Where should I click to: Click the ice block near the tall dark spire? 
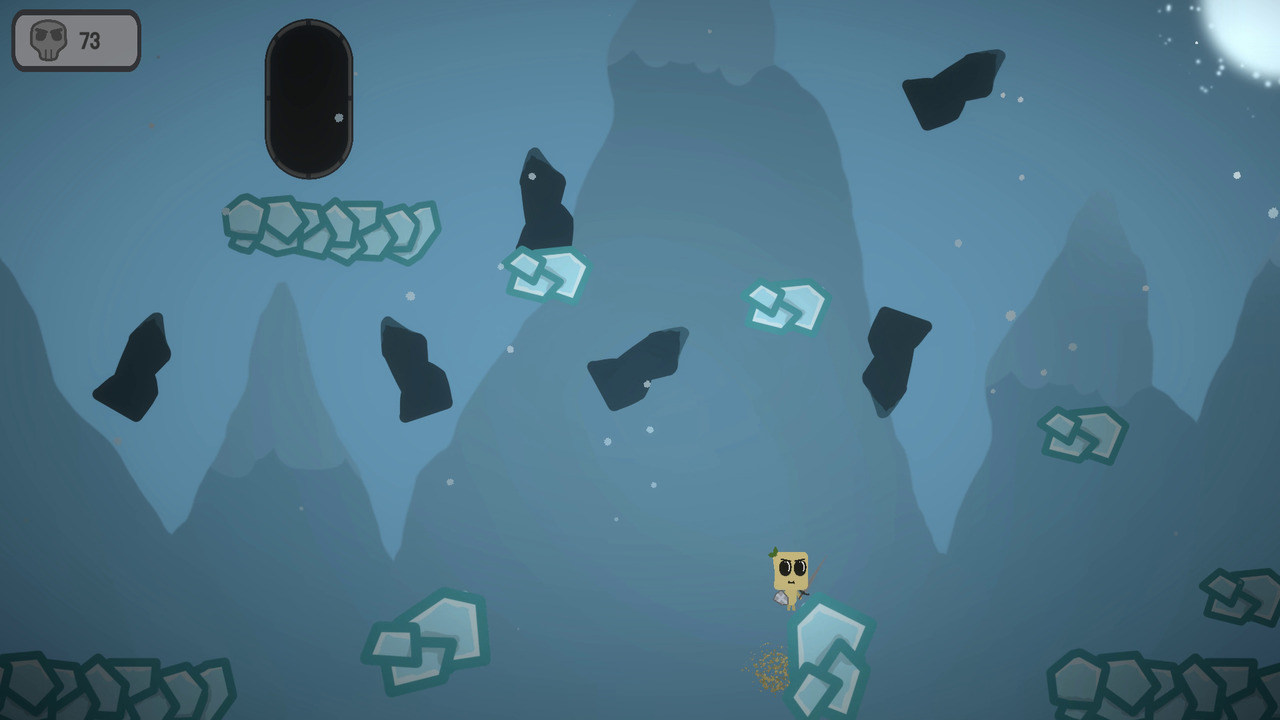(545, 275)
